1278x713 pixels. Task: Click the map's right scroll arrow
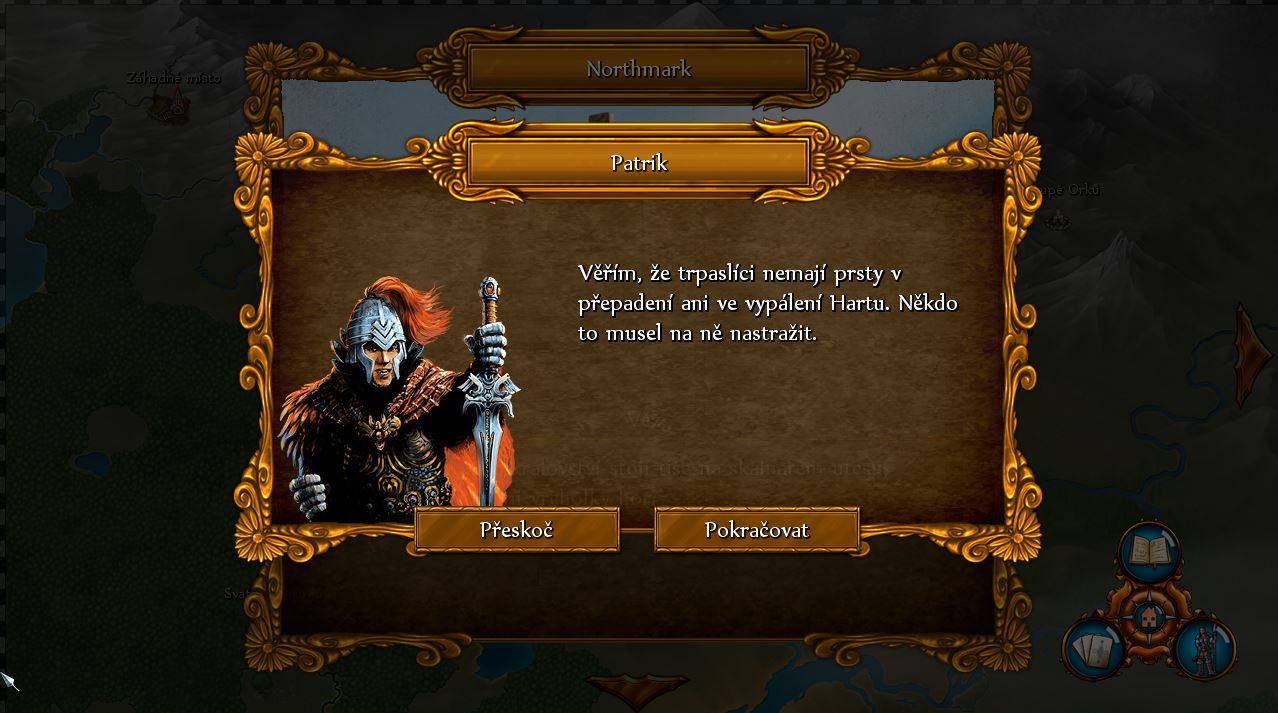[x=1253, y=354]
